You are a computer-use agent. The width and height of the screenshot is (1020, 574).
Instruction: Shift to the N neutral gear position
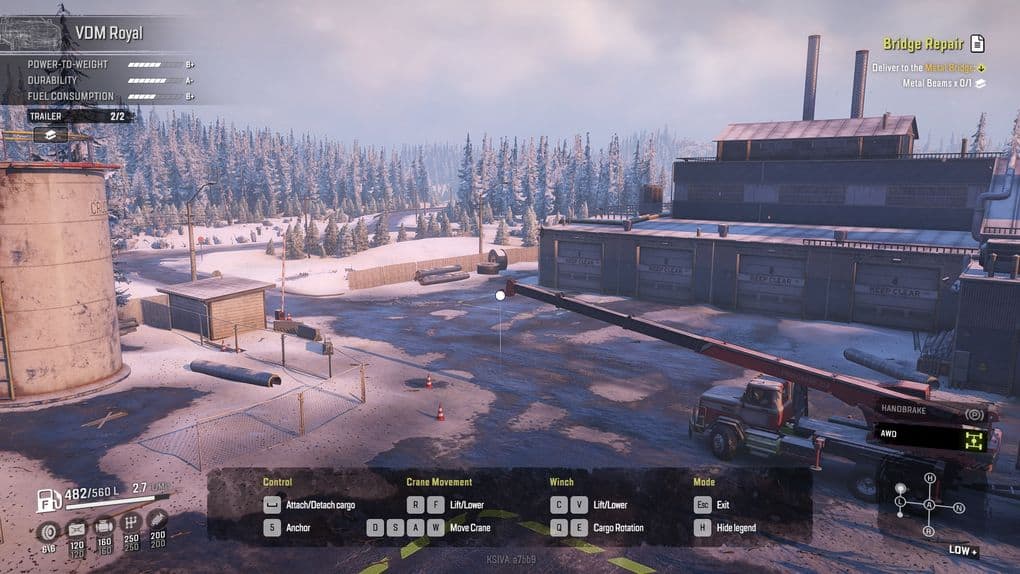959,507
